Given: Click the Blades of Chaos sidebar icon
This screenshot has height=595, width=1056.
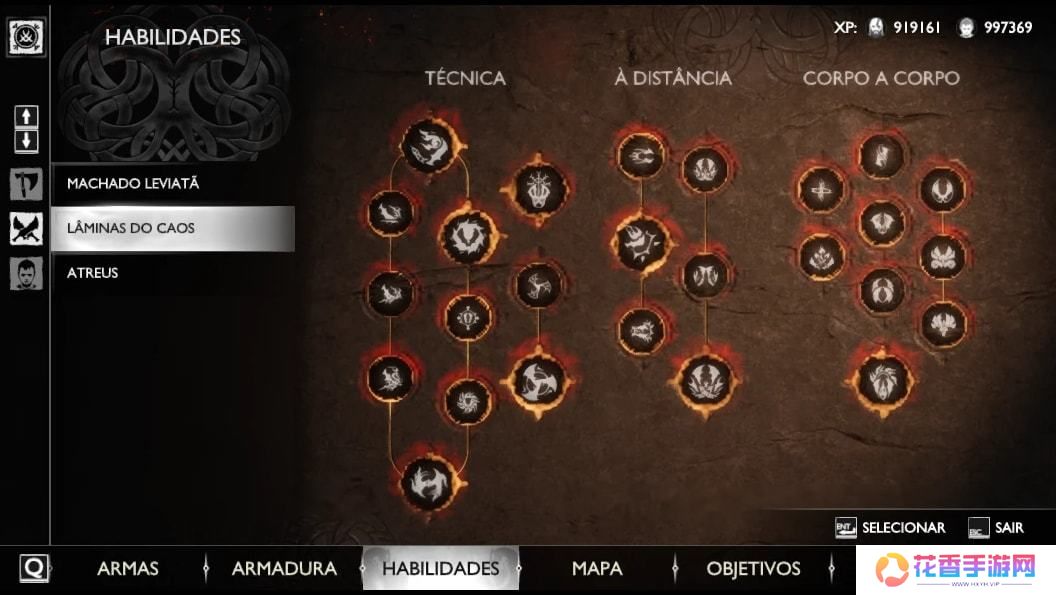Looking at the screenshot, I should pos(26,229).
